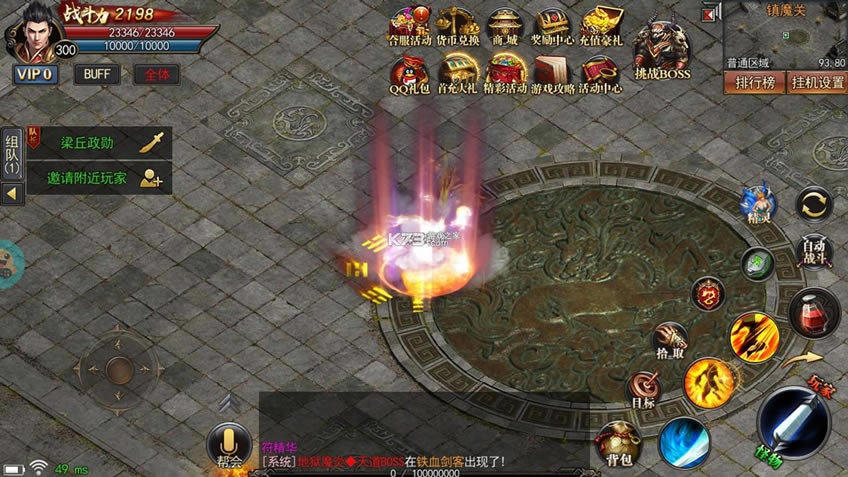The height and width of the screenshot is (477, 848).
Task: Open the 奖励中心 reward center
Action: point(552,28)
